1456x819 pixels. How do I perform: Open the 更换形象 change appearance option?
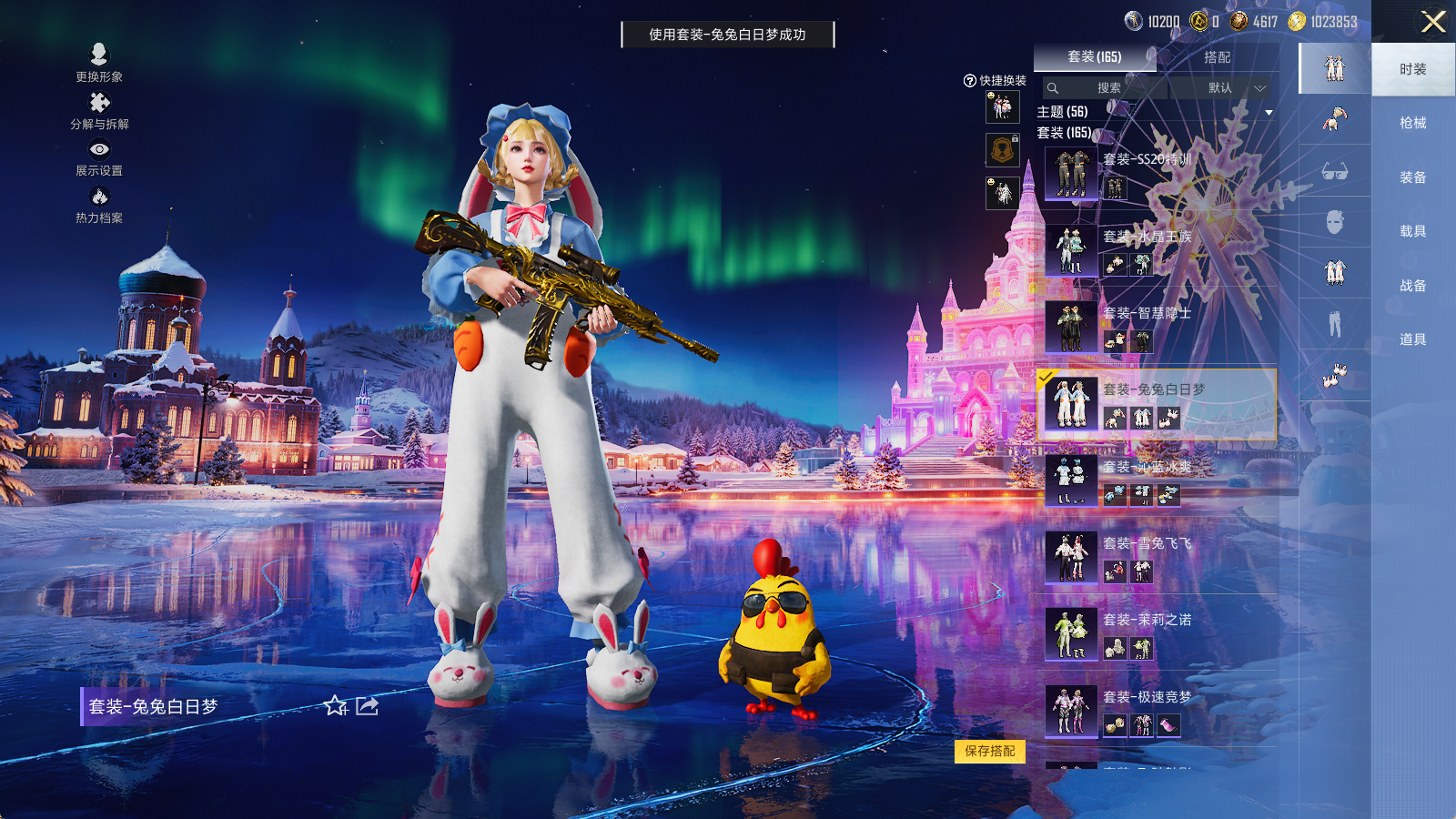pyautogui.click(x=99, y=63)
